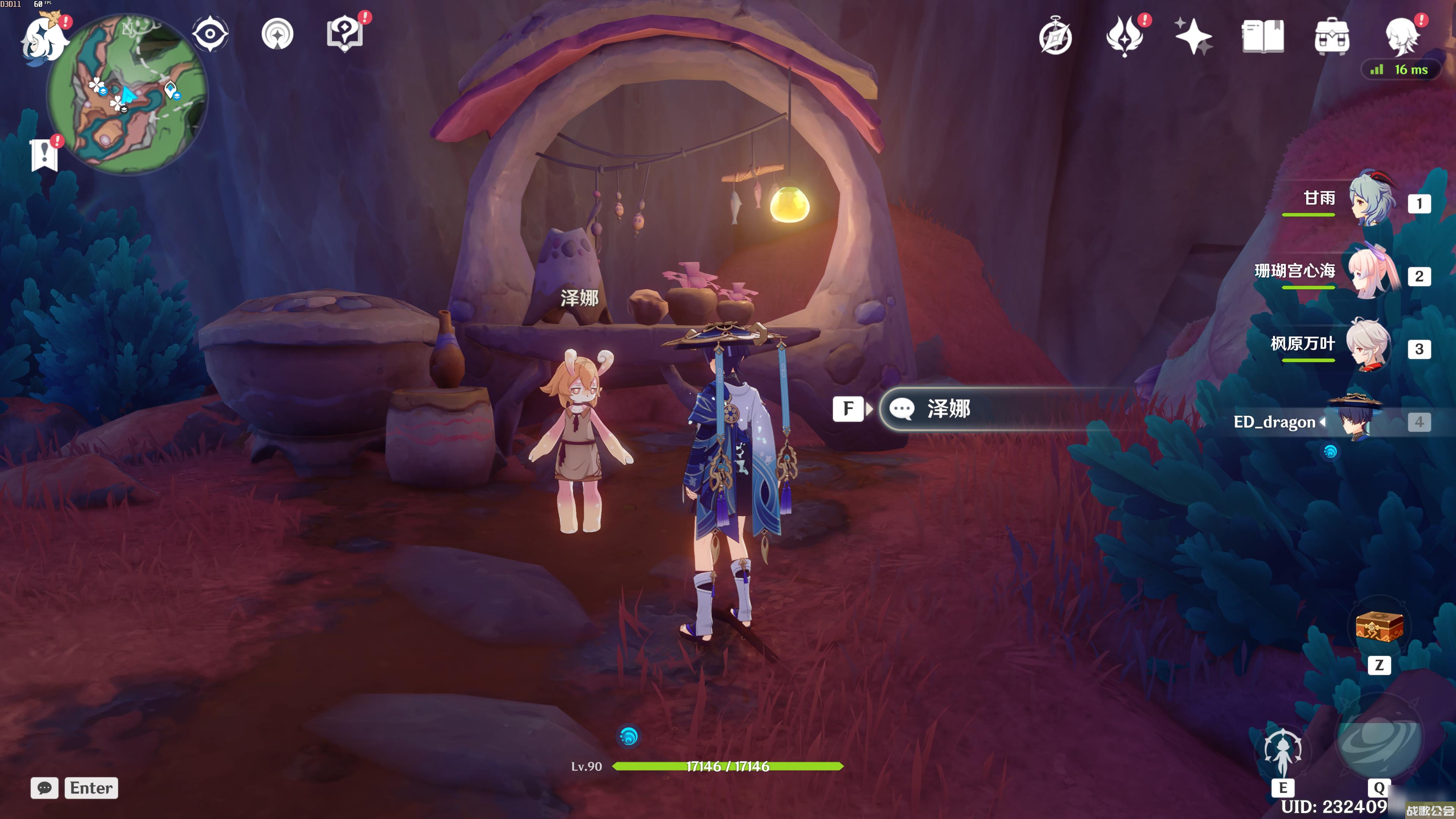The image size is (1456, 819).
Task: Open the quest tracker banner with exclamation mark
Action: tap(44, 154)
